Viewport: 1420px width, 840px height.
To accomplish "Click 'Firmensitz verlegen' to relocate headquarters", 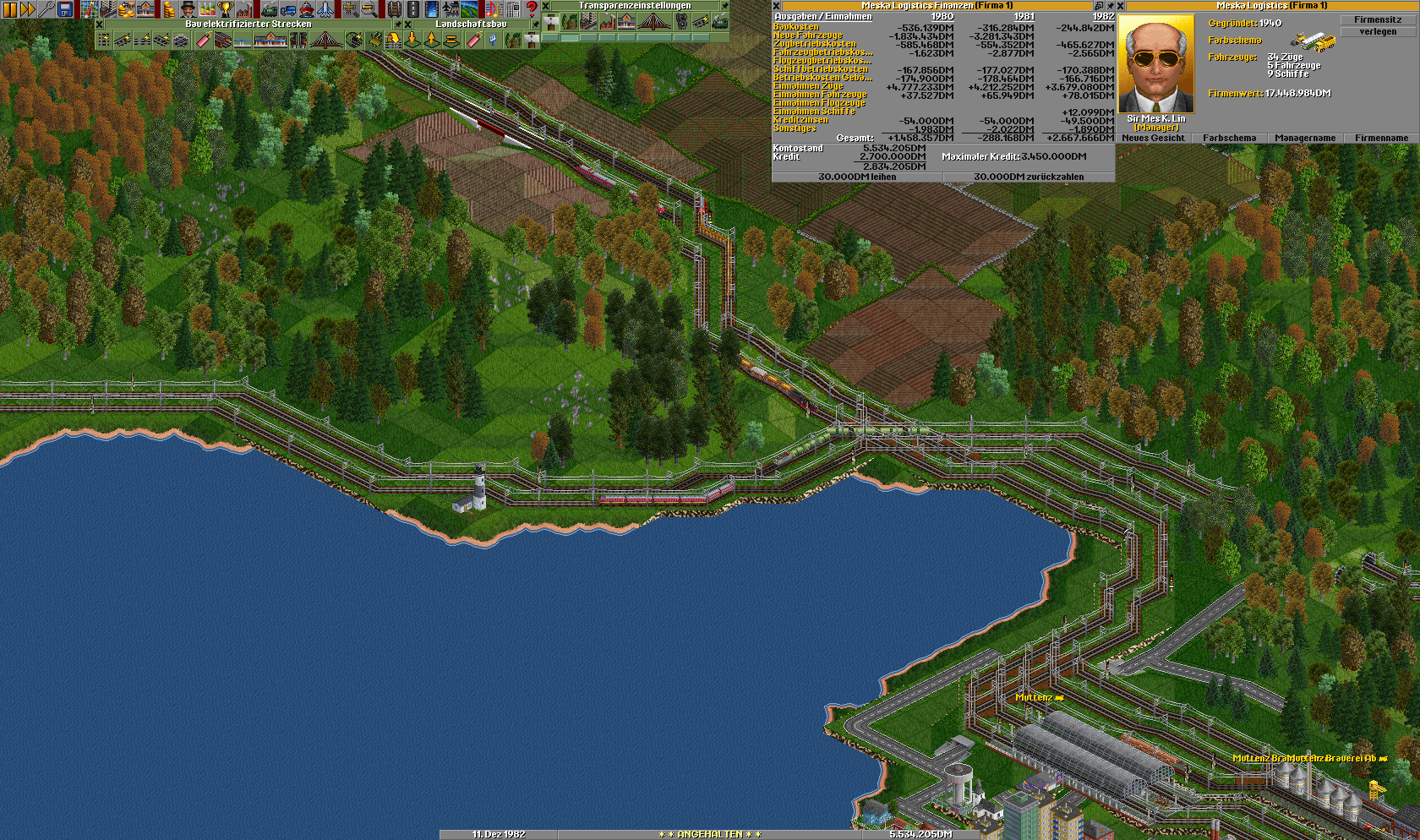I will 1378,25.
